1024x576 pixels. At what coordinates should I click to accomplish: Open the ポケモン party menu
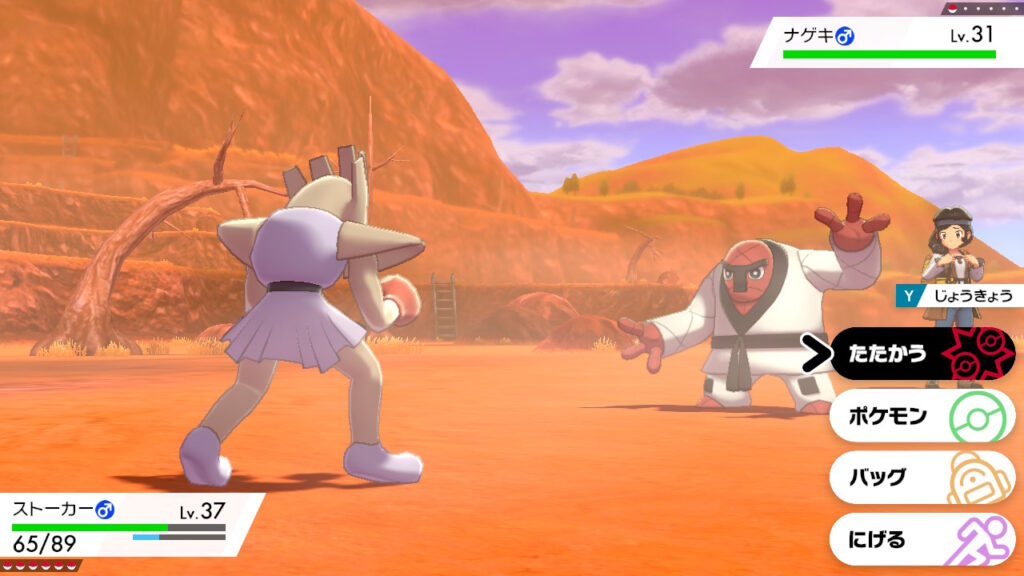tap(920, 416)
